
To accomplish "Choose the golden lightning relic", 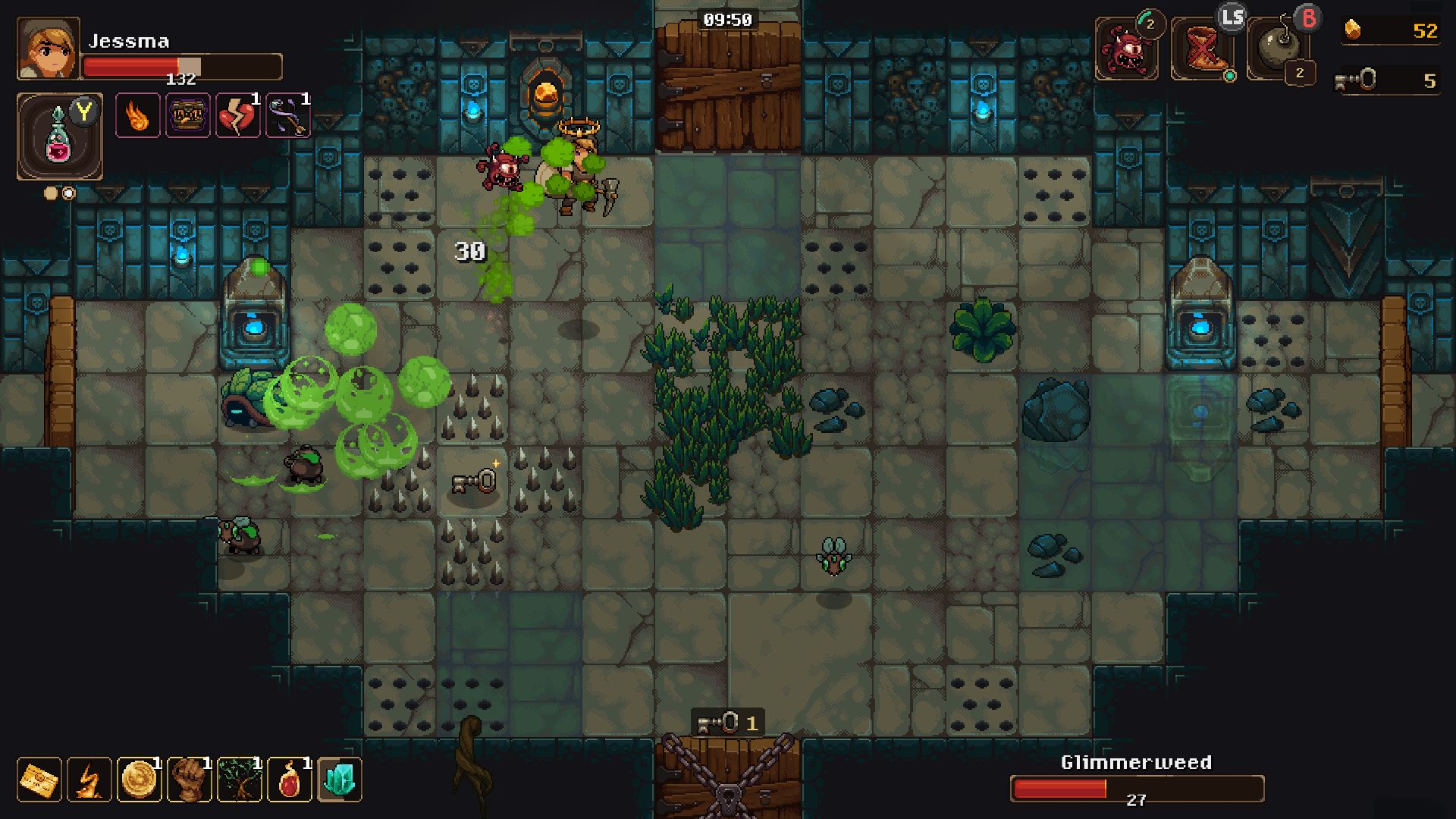I will [89, 780].
